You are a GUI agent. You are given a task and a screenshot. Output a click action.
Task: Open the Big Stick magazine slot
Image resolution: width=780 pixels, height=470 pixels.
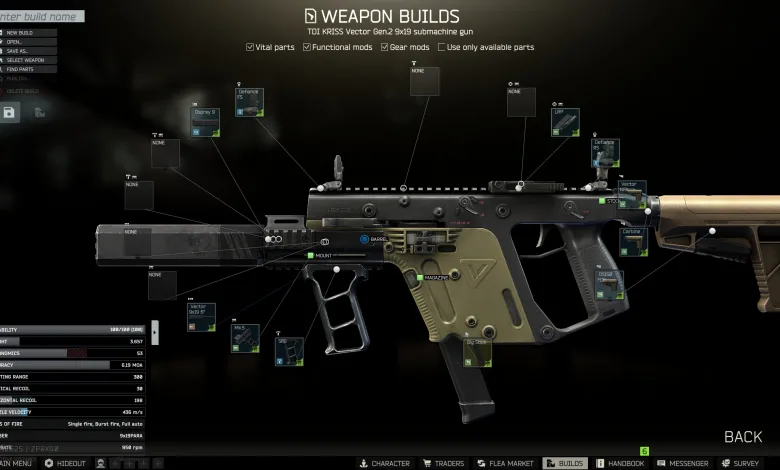(478, 357)
